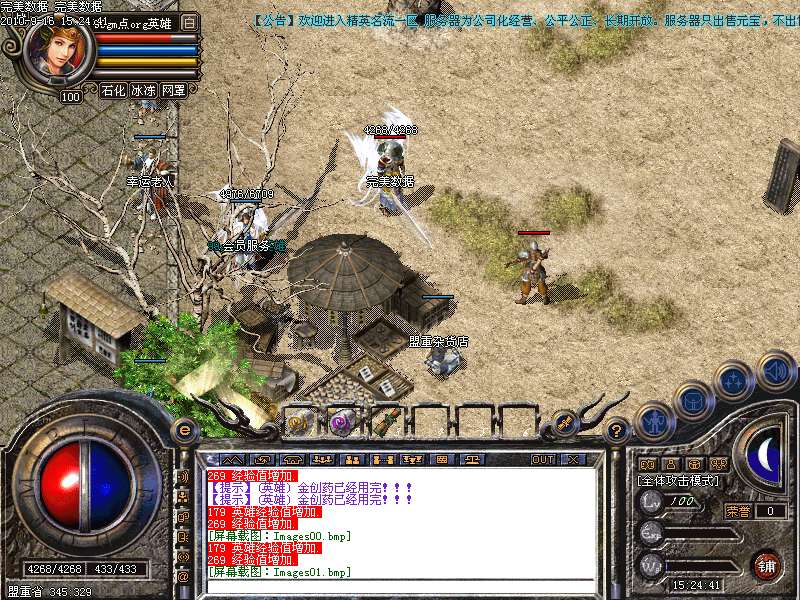
Task: Close the chat panel with the X button
Action: click(x=573, y=459)
